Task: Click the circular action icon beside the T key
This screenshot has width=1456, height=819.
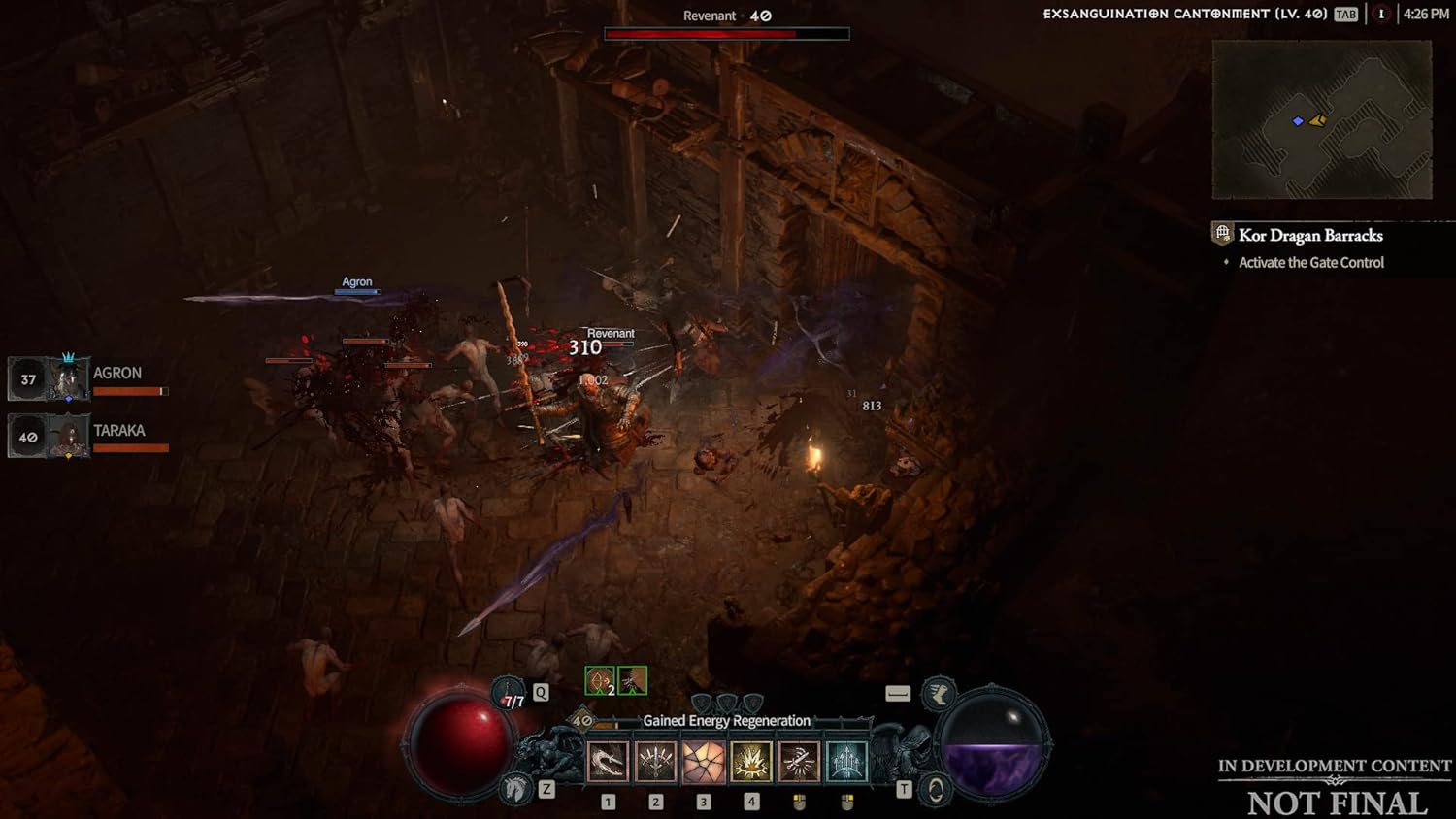Action: click(x=935, y=787)
